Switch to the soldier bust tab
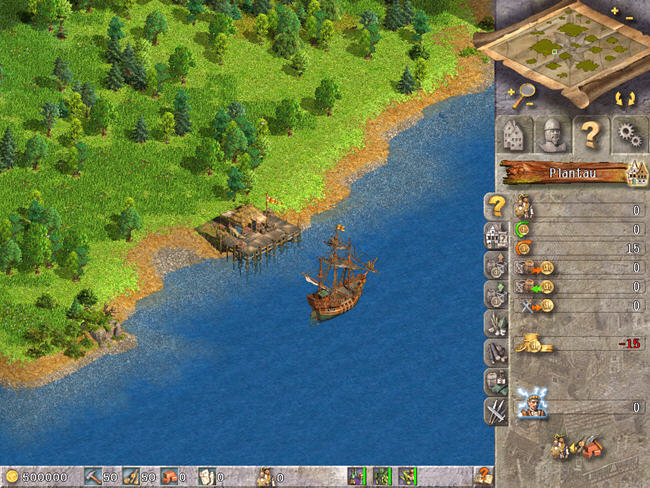The image size is (650, 488). click(552, 134)
